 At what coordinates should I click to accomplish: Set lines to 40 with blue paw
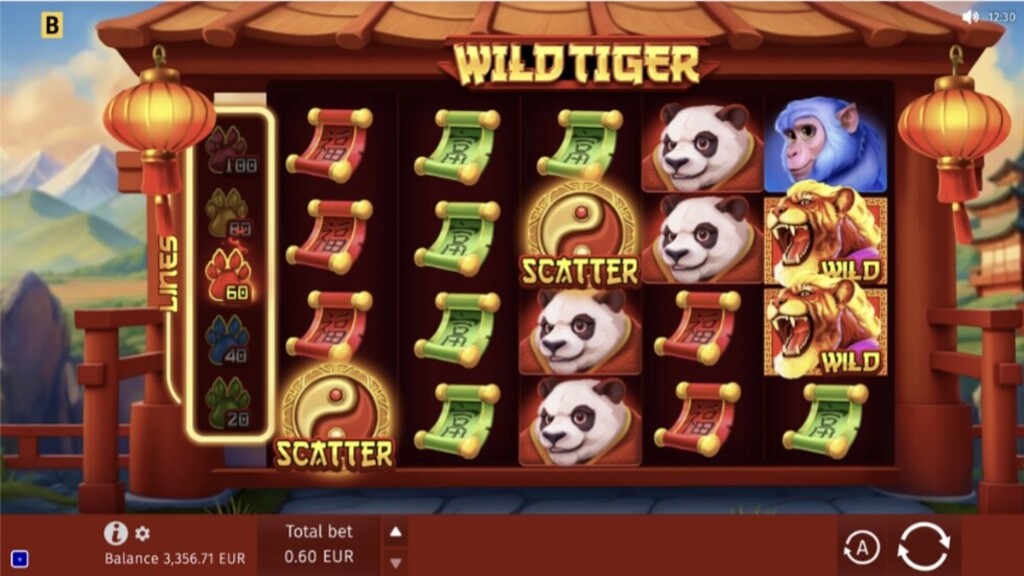[x=227, y=337]
